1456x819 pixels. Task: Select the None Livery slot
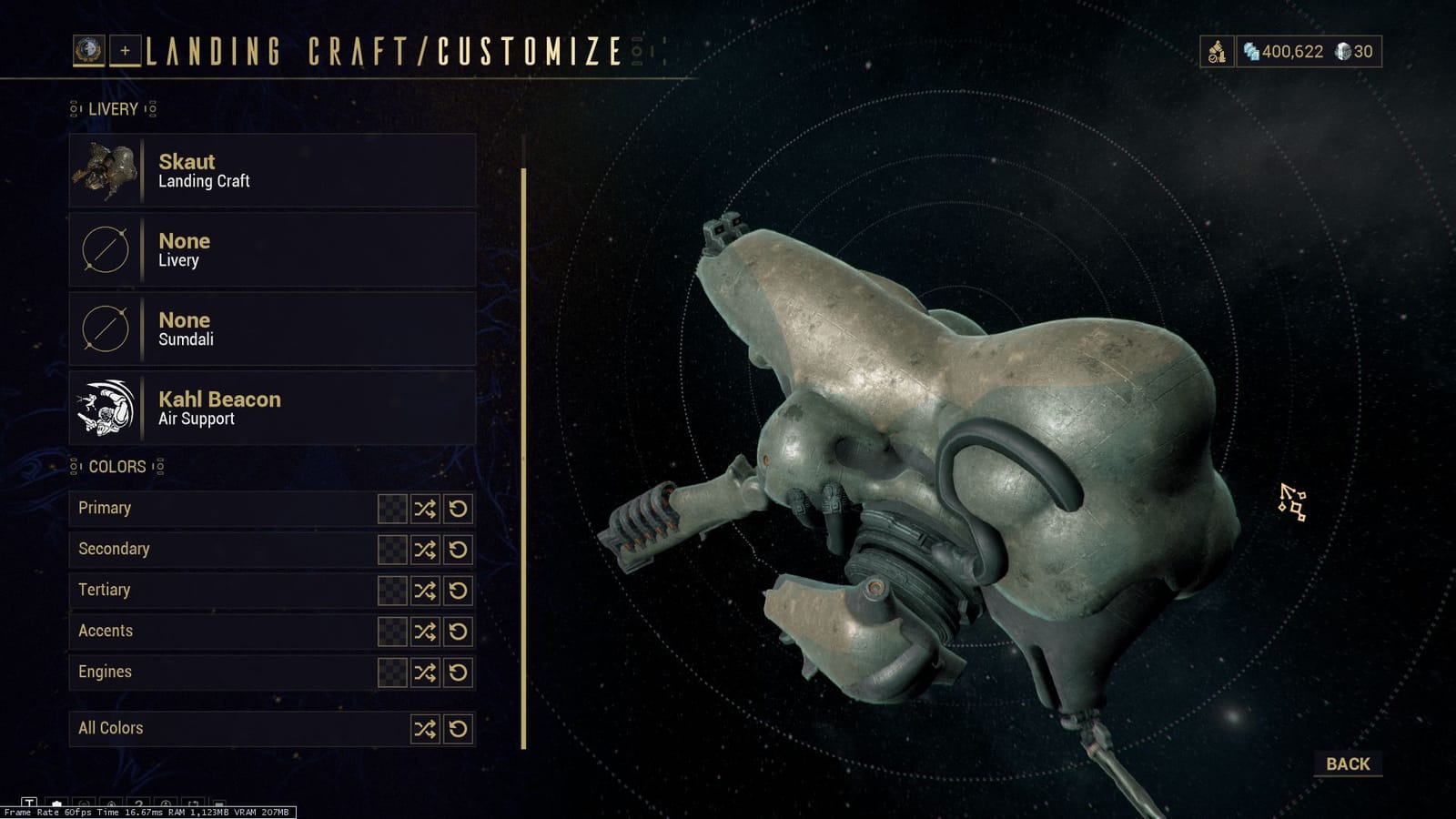(271, 249)
